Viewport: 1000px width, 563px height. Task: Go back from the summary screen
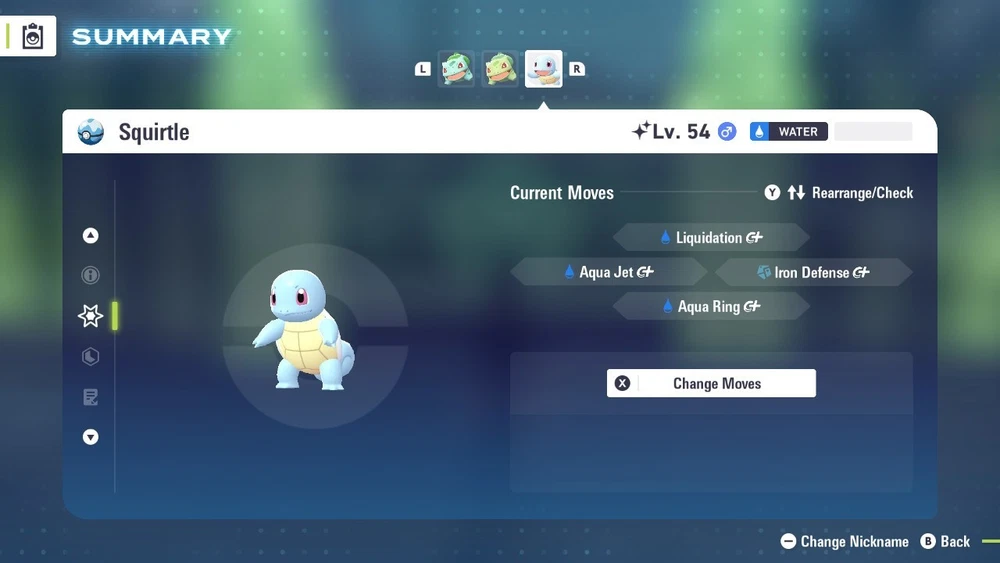945,541
